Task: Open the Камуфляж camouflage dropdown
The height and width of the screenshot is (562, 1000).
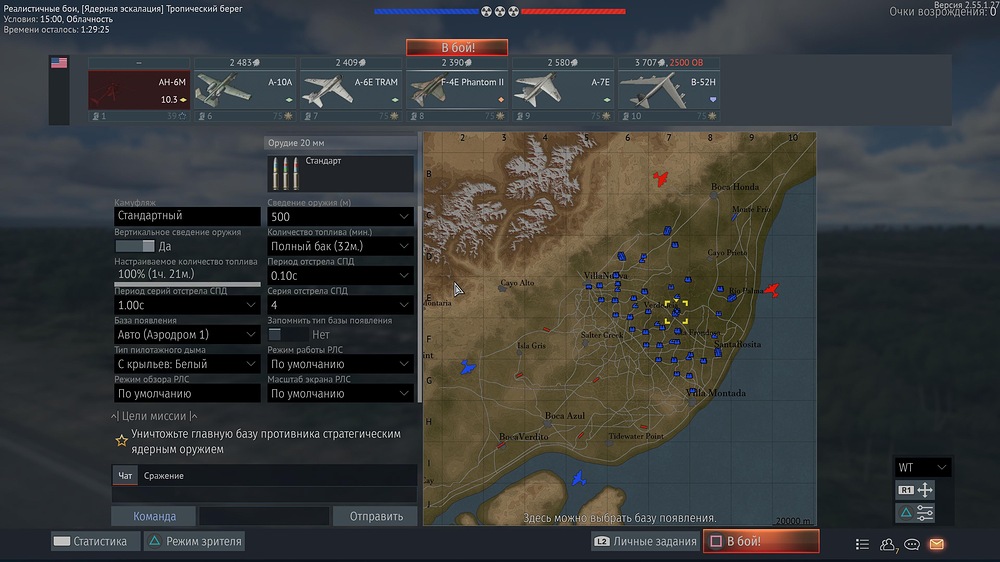Action: [x=187, y=216]
